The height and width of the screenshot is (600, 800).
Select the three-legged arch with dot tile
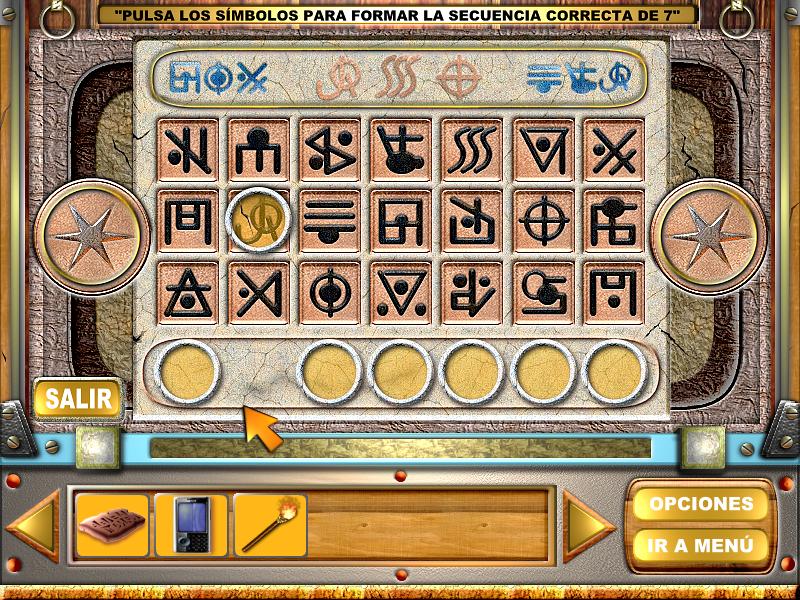point(259,151)
